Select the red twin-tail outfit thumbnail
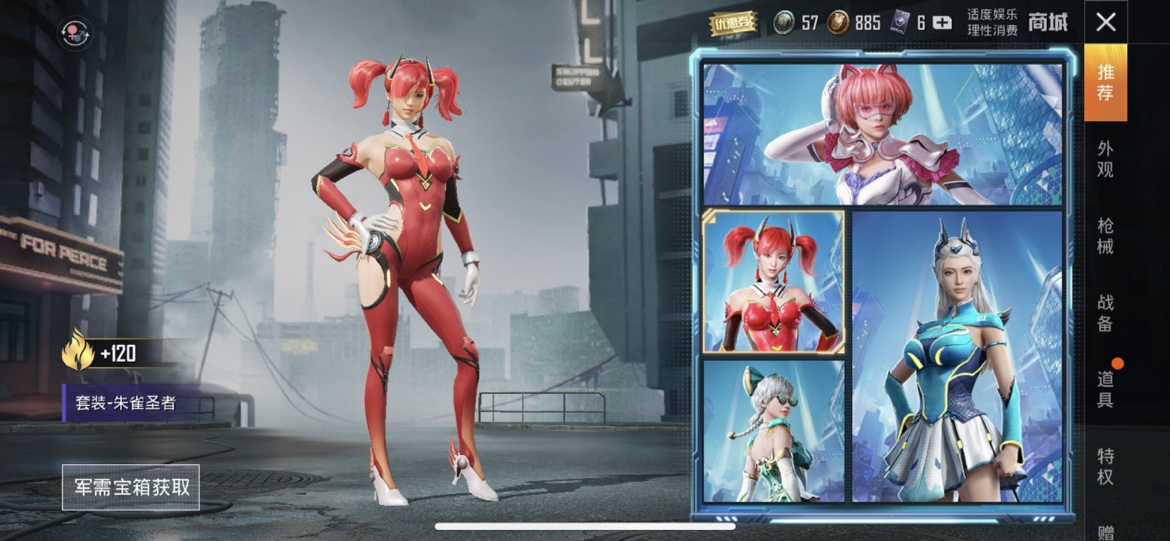This screenshot has height=541, width=1170. click(773, 282)
